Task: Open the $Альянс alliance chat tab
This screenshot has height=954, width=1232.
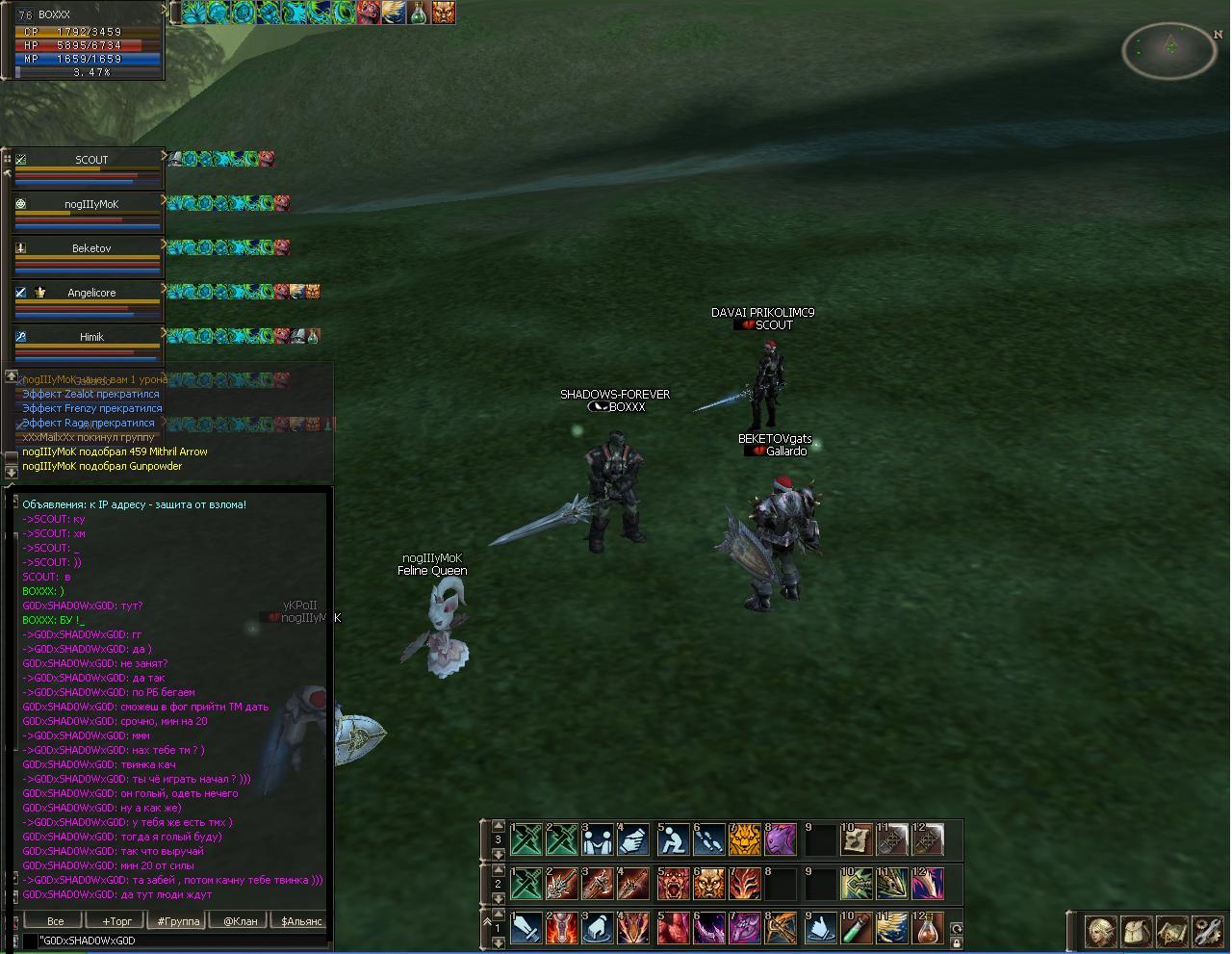Action: (300, 921)
